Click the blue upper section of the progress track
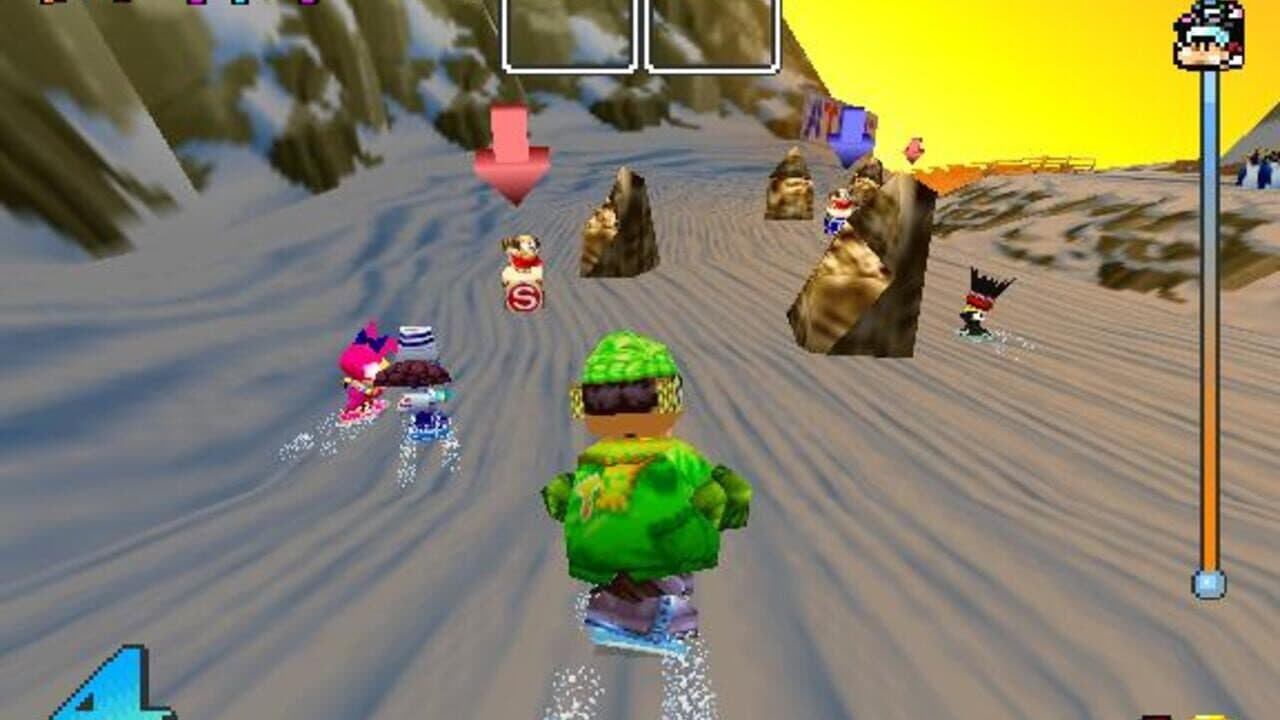Viewport: 1280px width, 720px height. point(1209,150)
